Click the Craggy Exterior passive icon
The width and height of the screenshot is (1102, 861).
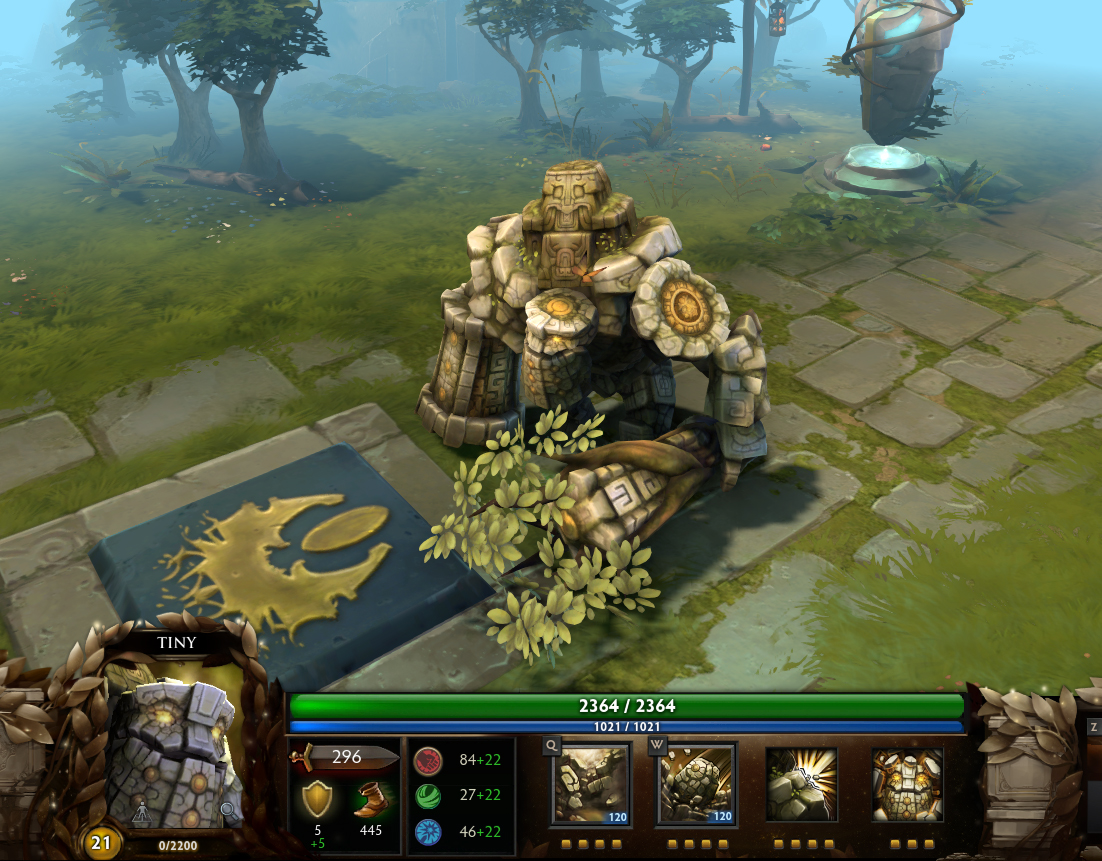[801, 785]
